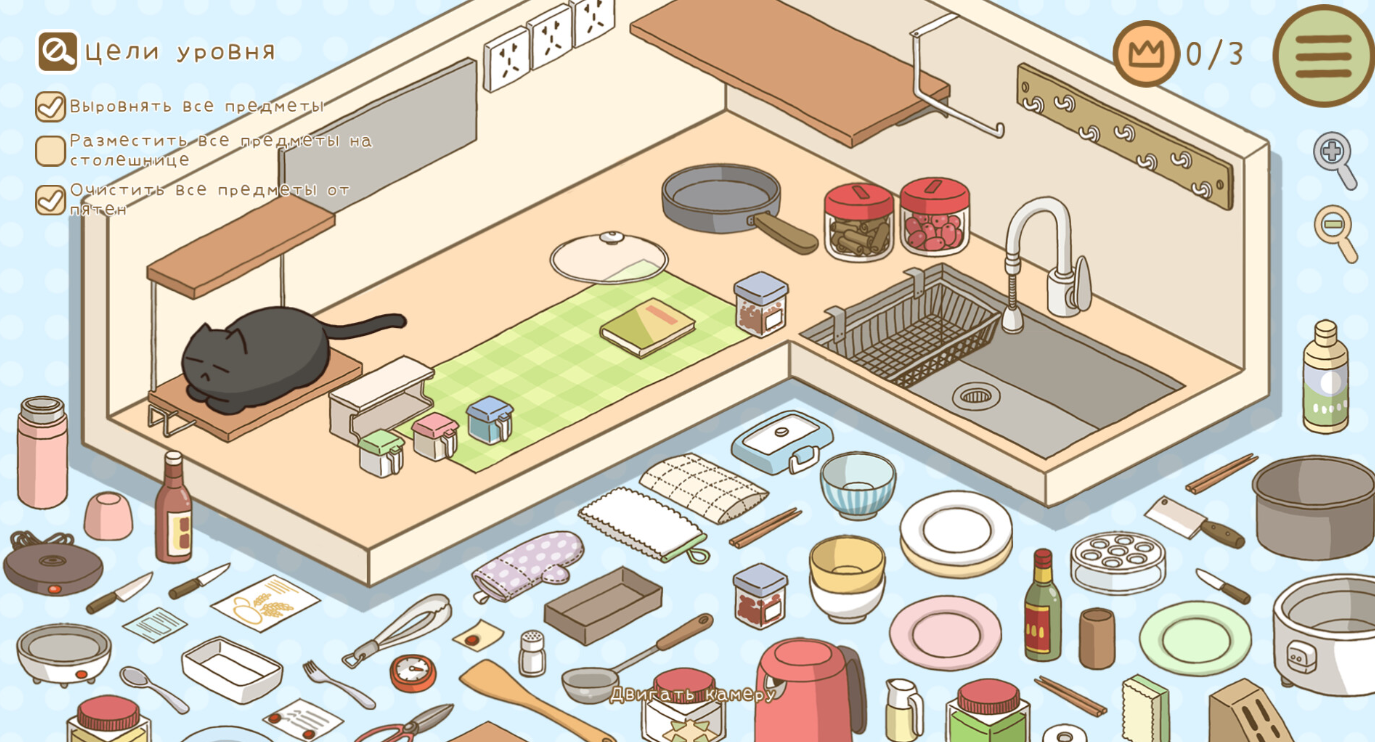Open the hamburger menu button
The image size is (1375, 742).
click(1323, 56)
